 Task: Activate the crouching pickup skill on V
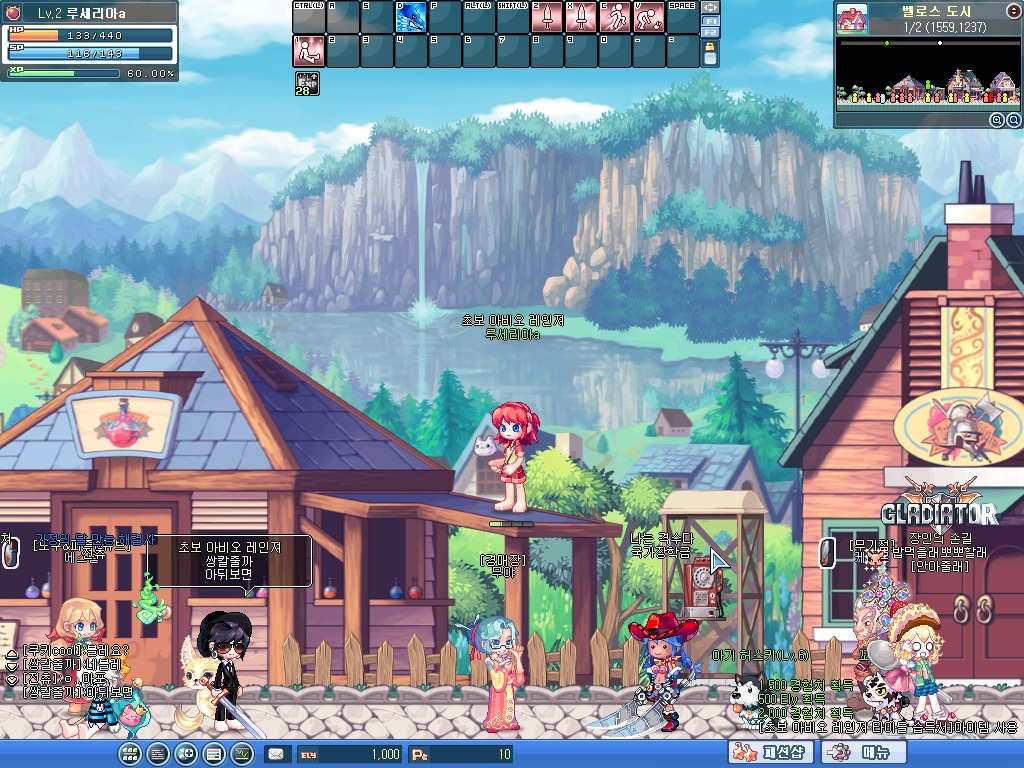pos(649,17)
